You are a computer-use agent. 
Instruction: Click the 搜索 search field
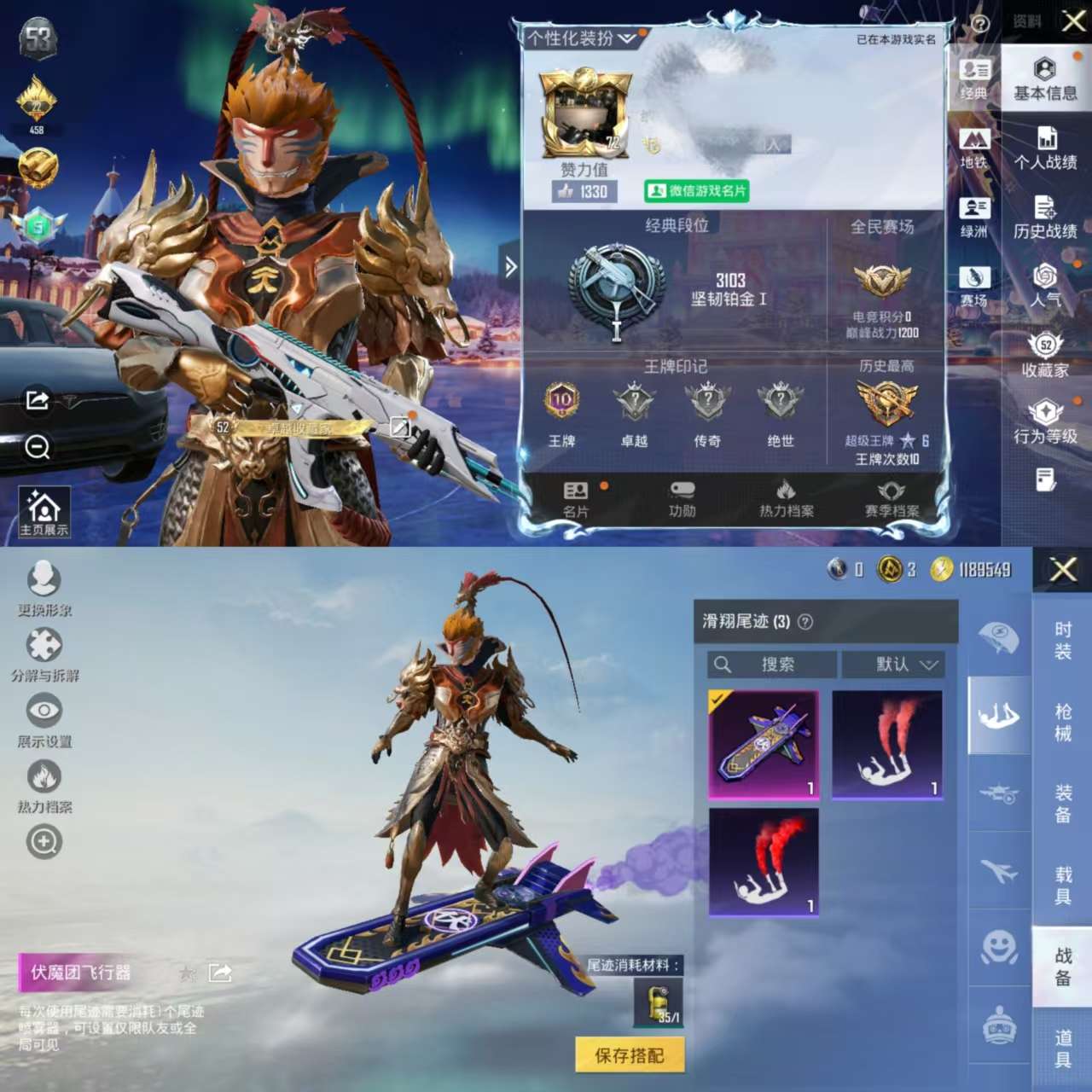(772, 664)
